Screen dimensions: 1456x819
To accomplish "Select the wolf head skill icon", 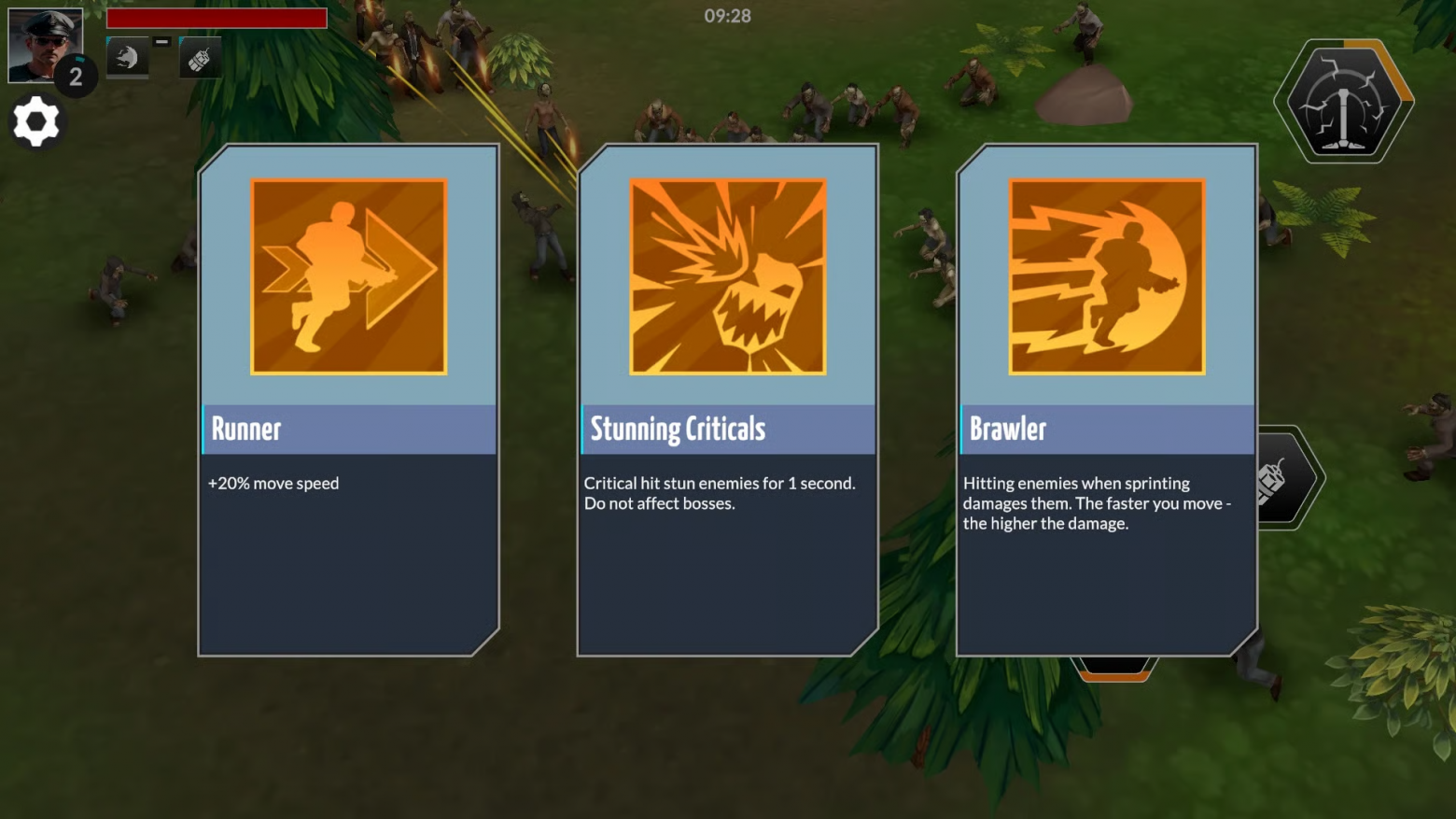I will [127, 58].
